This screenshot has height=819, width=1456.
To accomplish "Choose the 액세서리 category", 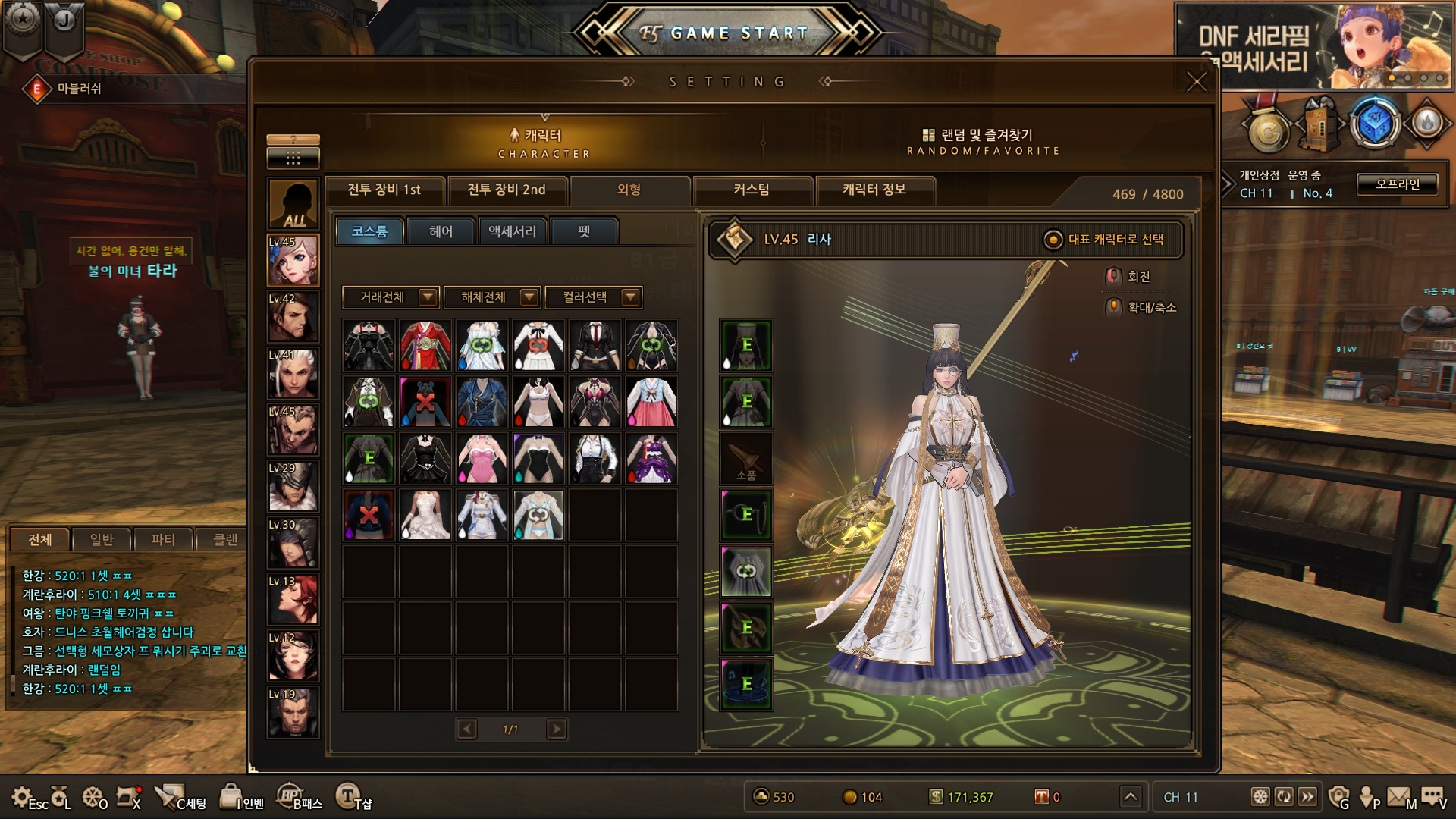I will point(512,231).
